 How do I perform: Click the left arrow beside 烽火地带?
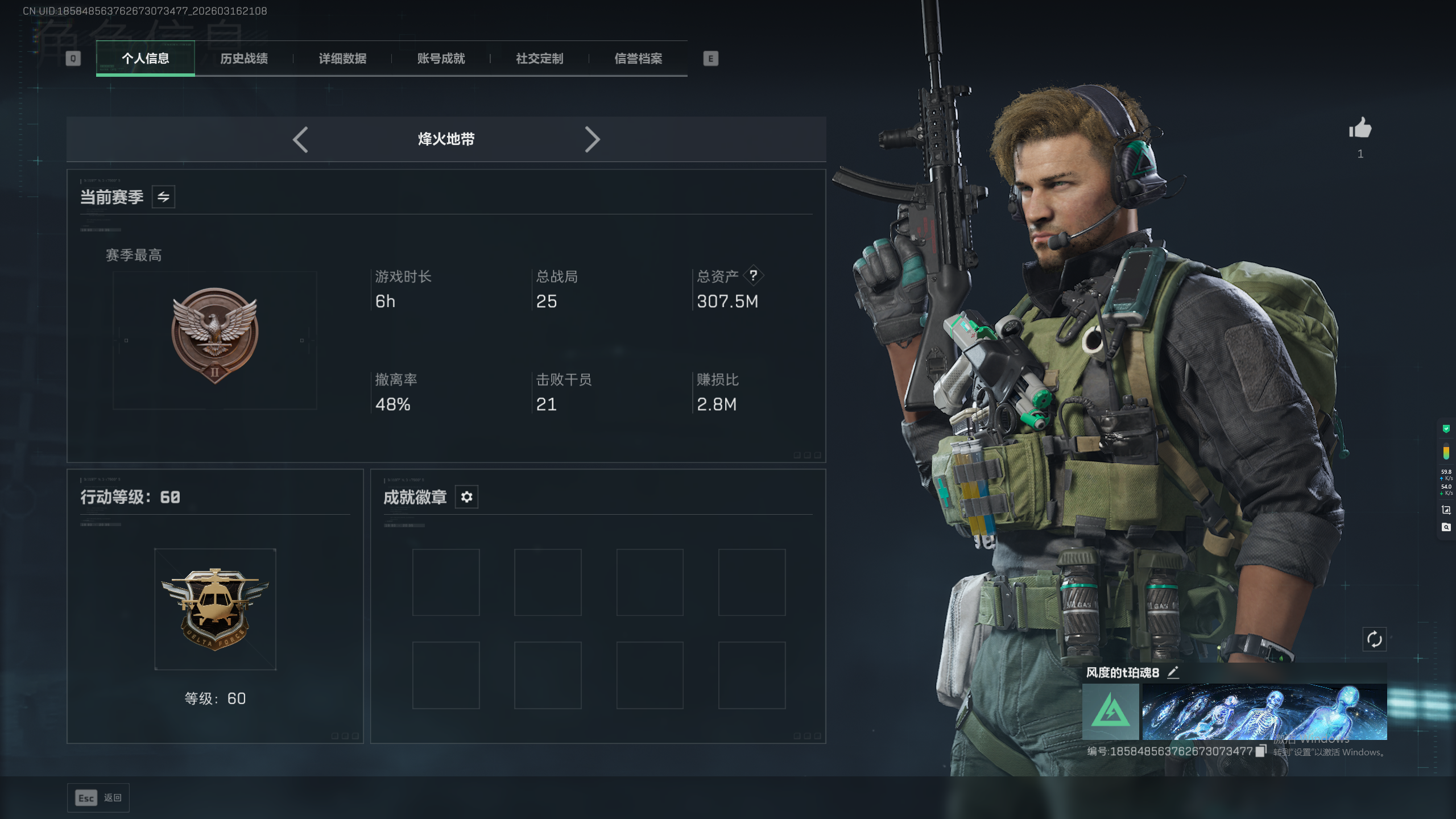(300, 139)
